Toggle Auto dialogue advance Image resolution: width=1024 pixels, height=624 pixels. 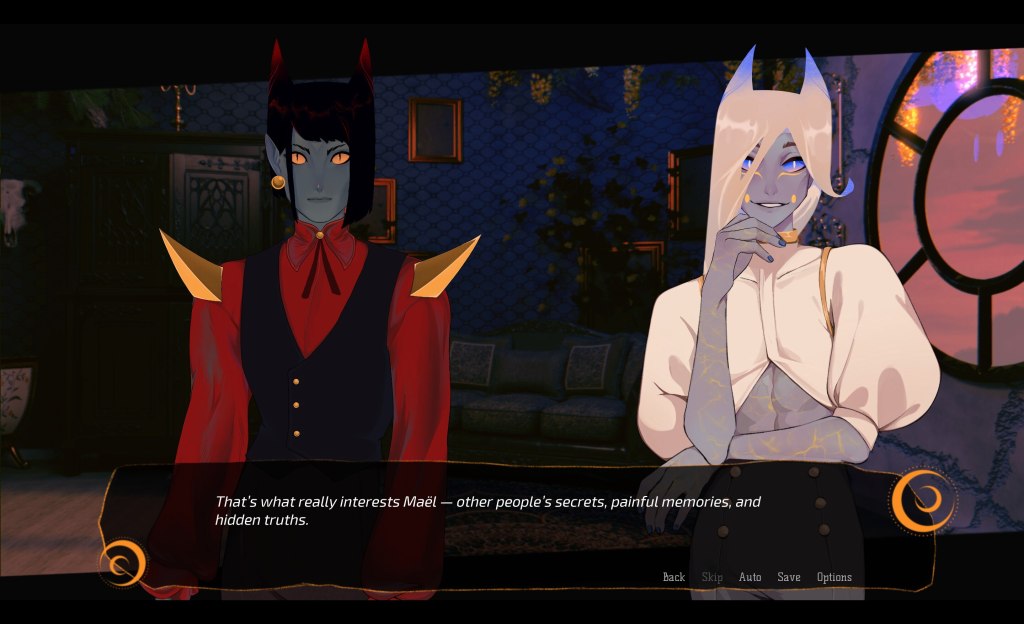750,577
